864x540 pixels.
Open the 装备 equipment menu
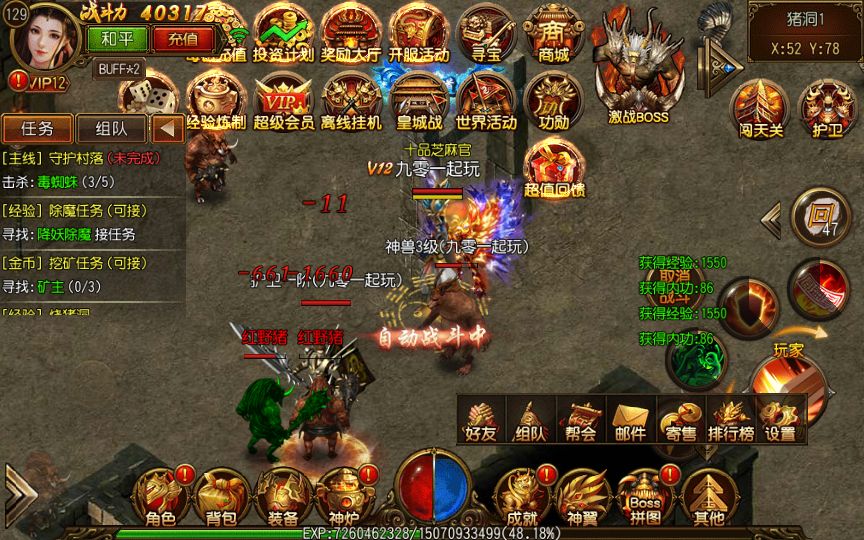click(282, 496)
